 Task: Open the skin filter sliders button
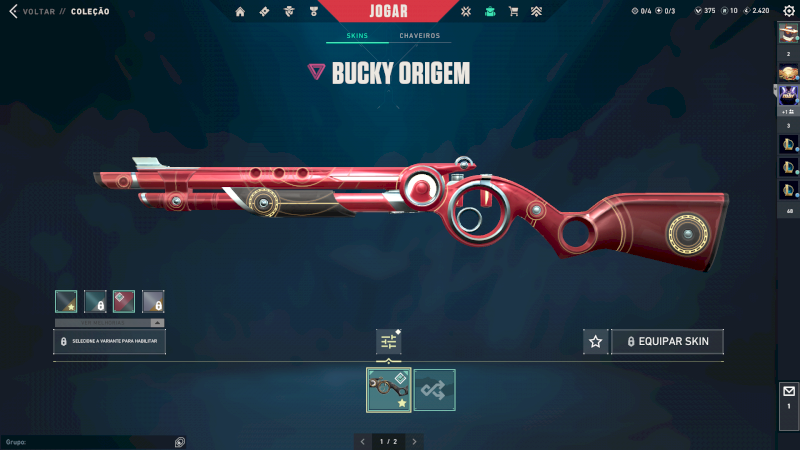click(389, 342)
